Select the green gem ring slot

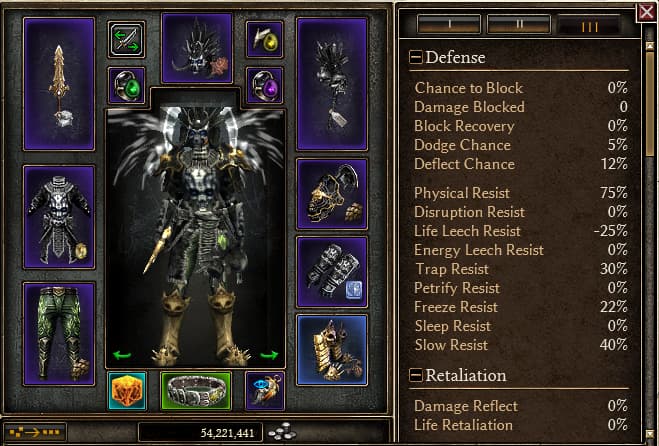(x=126, y=84)
